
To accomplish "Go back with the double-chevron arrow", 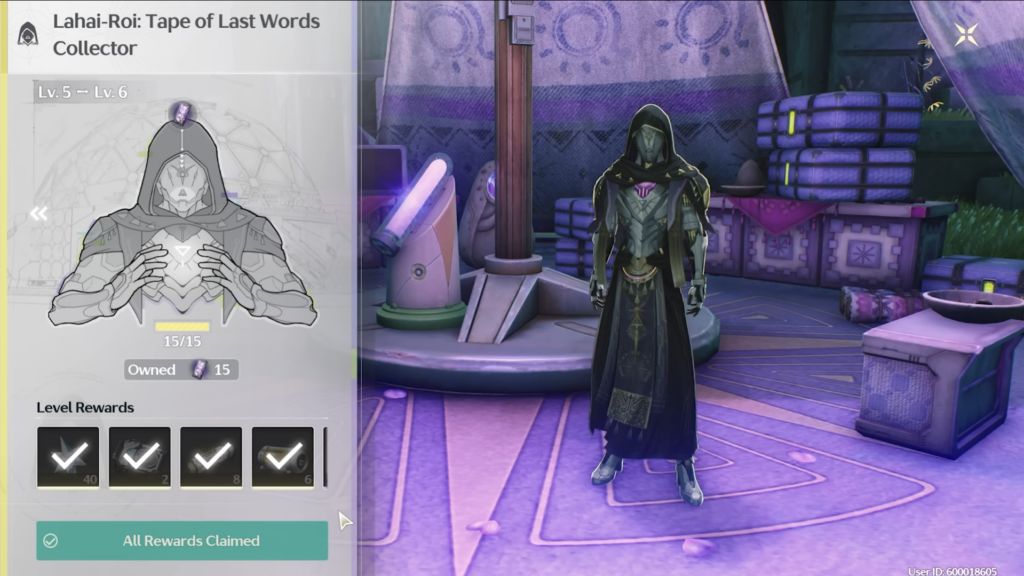I will [x=39, y=213].
